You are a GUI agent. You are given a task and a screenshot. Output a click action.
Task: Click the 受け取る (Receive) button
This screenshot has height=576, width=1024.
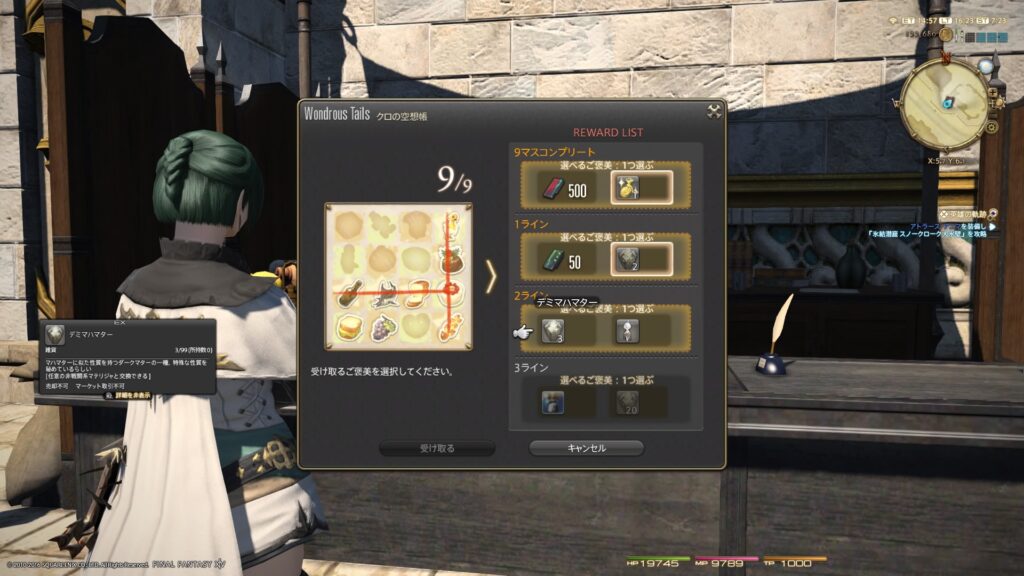tap(437, 448)
